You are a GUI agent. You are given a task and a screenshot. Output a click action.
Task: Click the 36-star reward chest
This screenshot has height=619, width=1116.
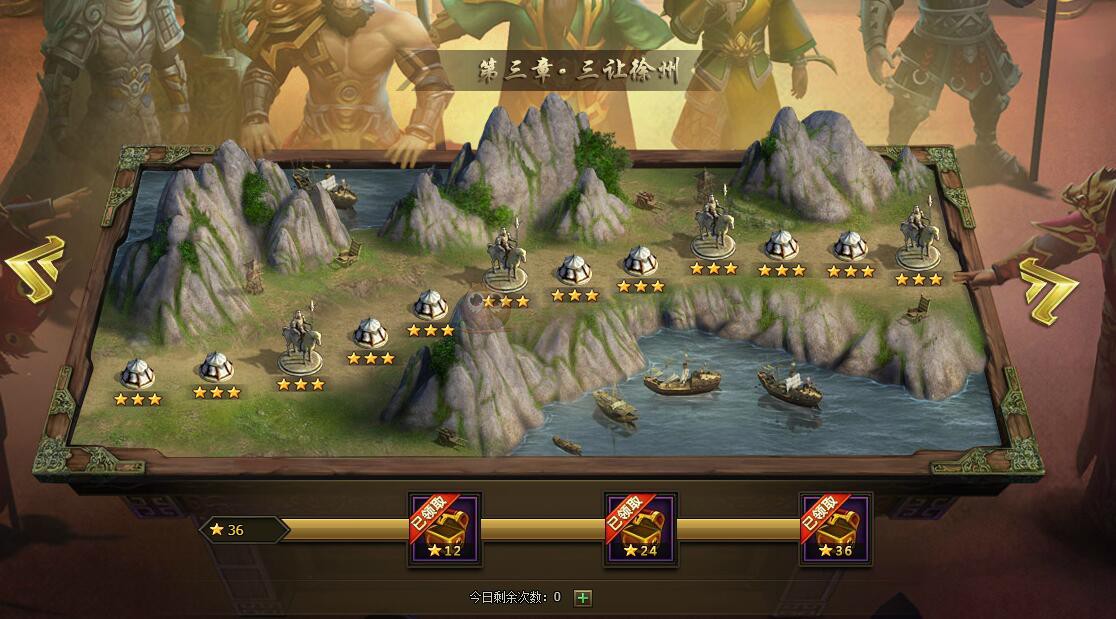[835, 529]
